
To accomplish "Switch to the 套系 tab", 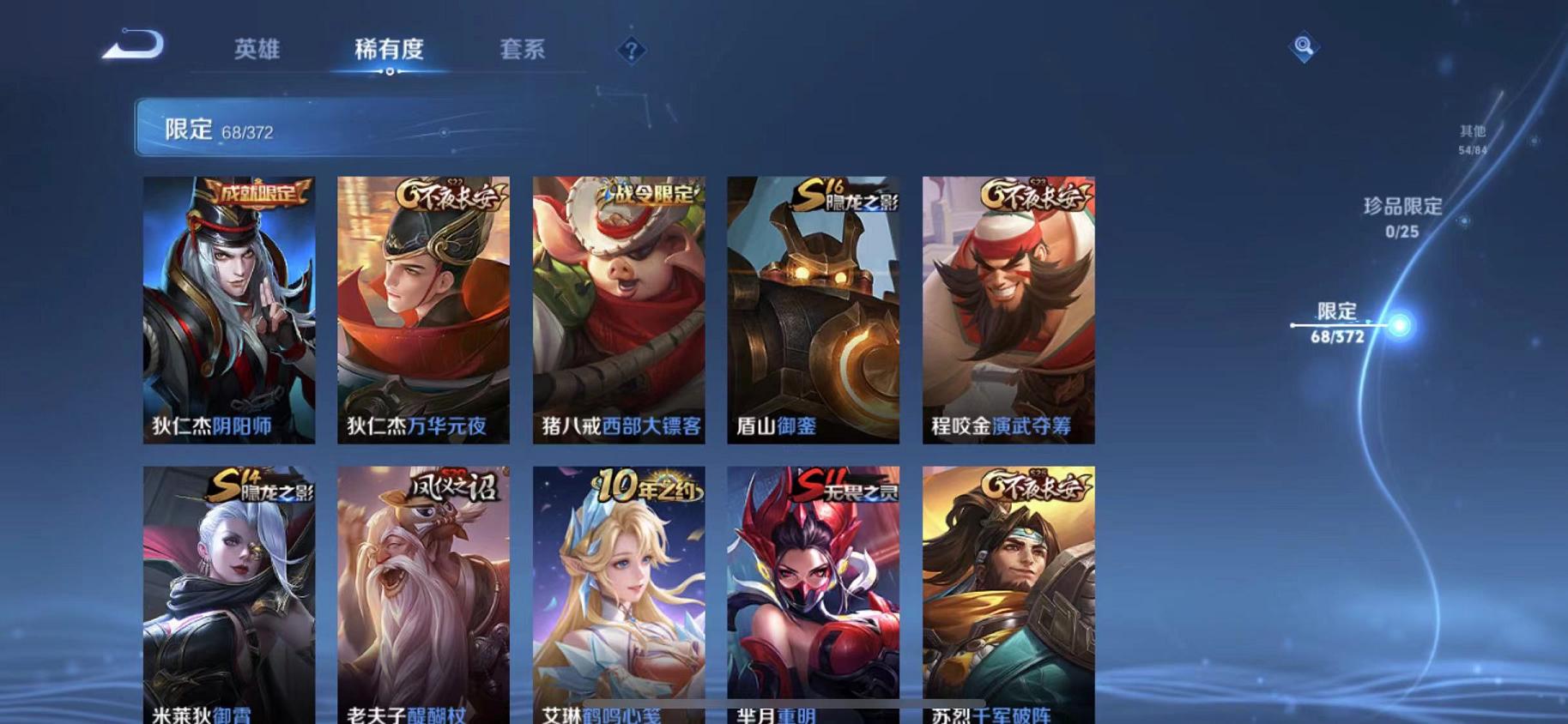I will tap(524, 50).
